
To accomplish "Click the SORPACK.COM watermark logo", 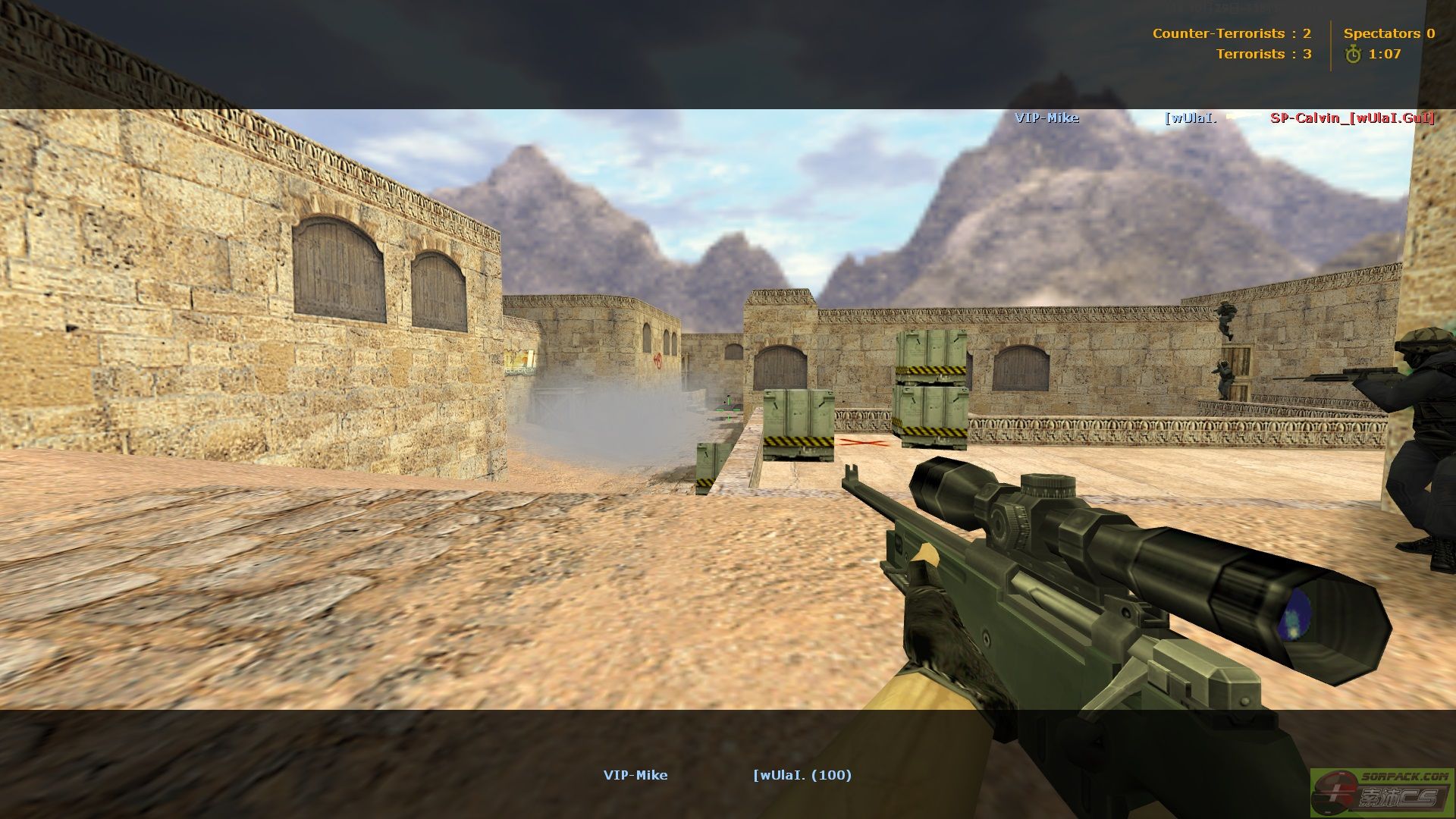I will 1382,792.
